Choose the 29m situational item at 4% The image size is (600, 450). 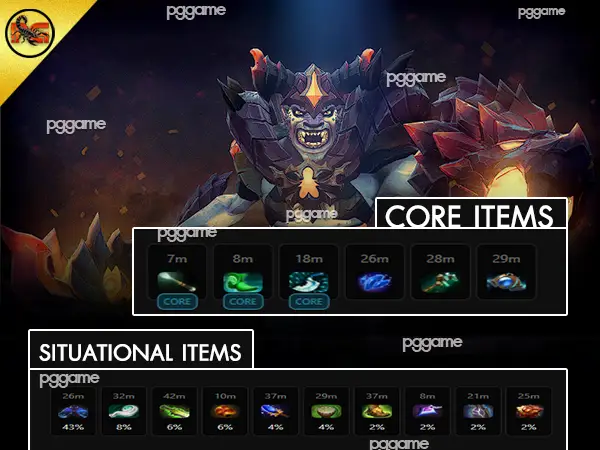[323, 411]
